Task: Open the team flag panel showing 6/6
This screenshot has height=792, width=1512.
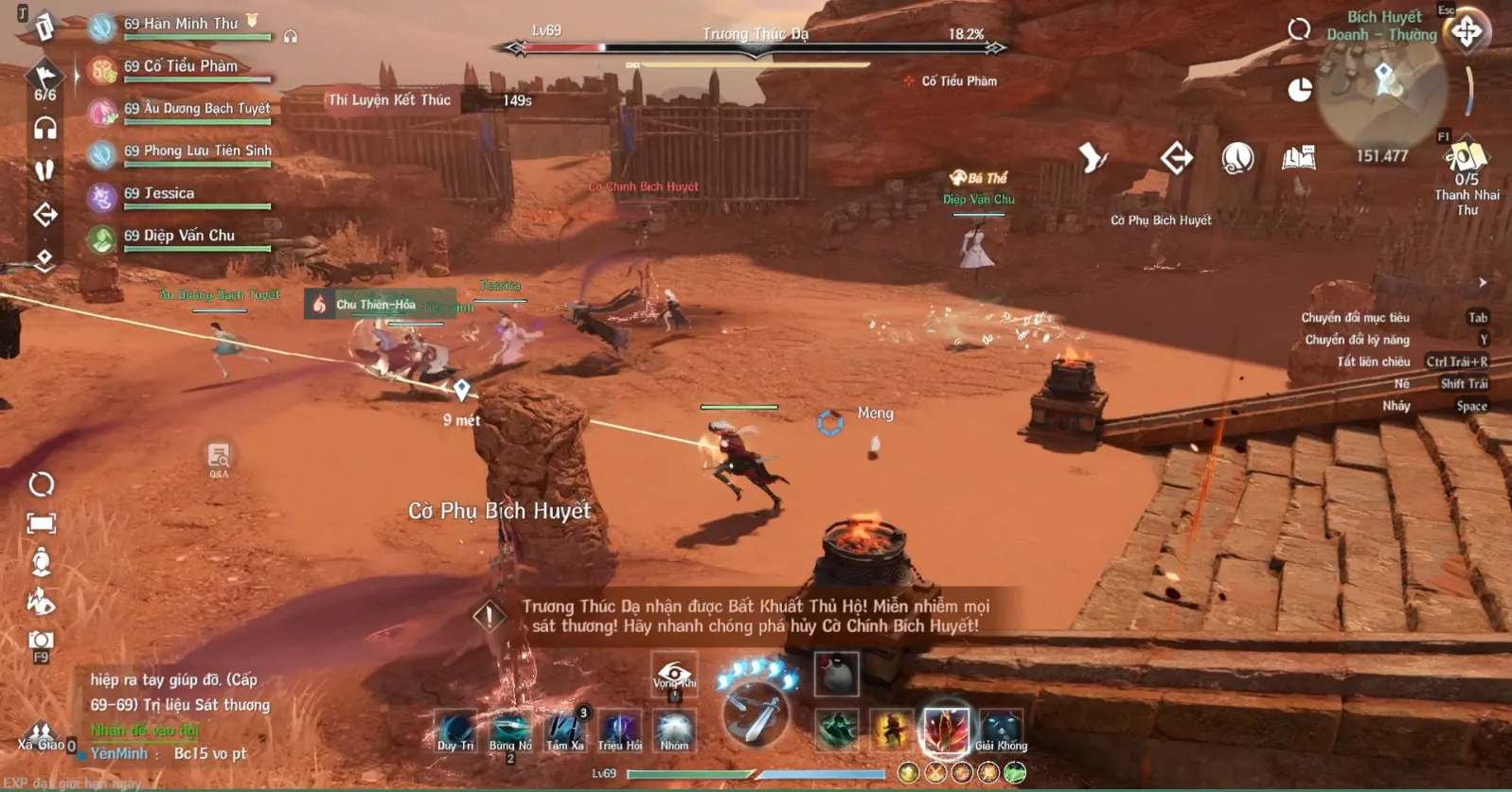Action: tap(44, 79)
